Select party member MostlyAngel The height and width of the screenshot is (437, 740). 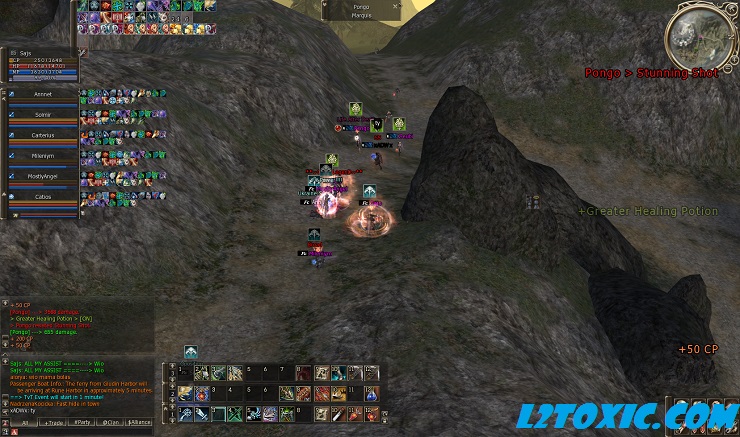click(42, 176)
